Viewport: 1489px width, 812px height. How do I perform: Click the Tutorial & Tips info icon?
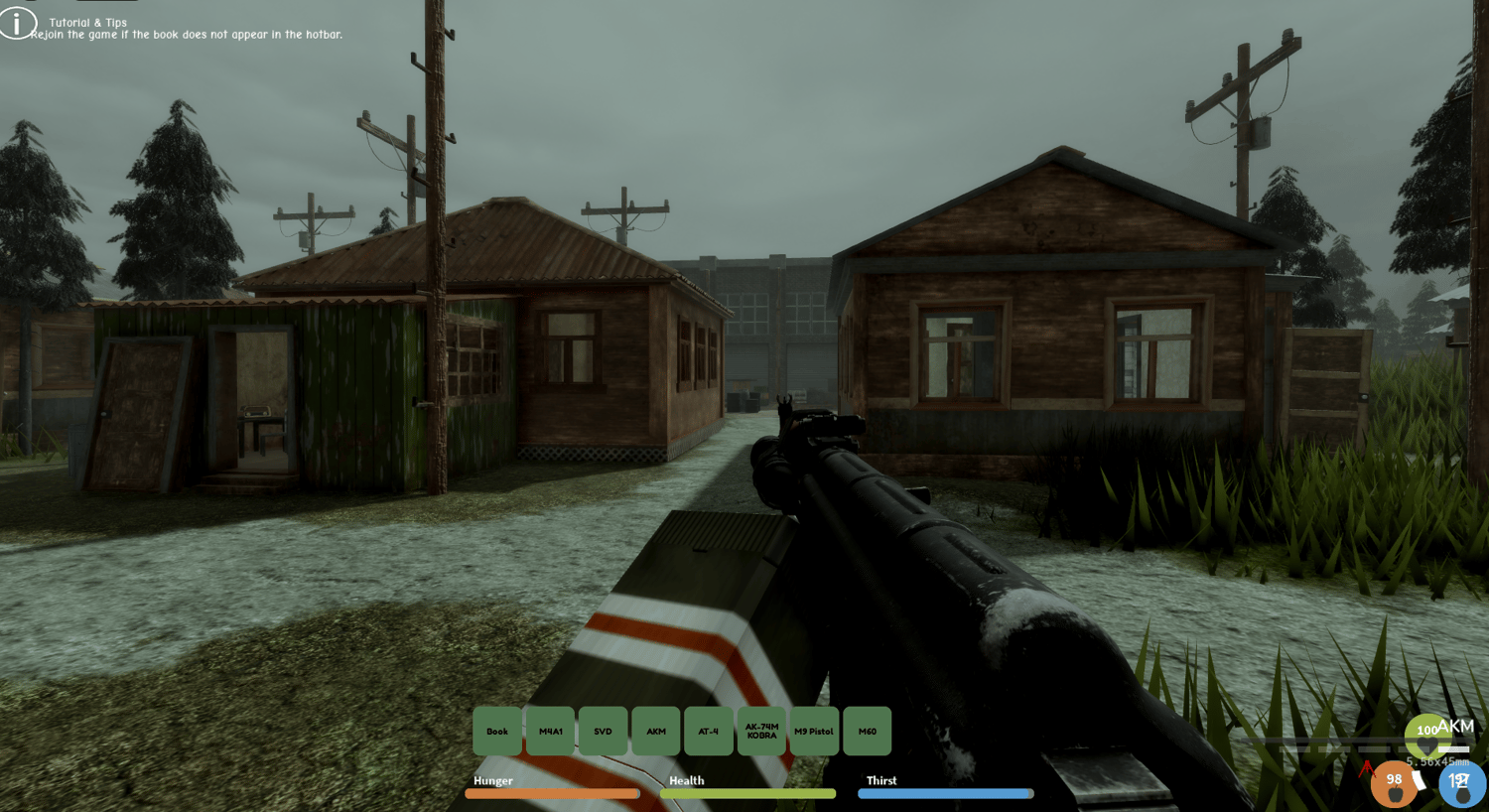point(17,22)
